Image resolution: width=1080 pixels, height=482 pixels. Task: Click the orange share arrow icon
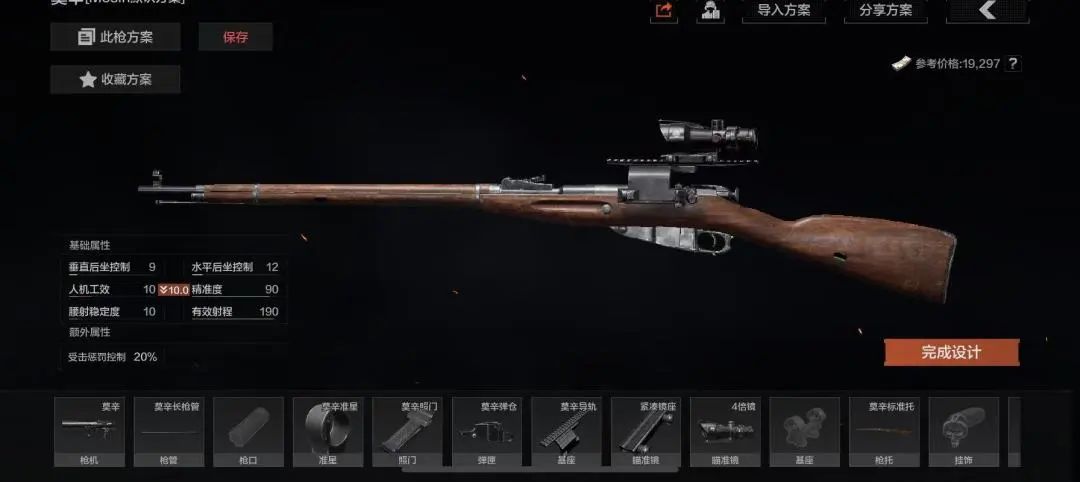(x=663, y=11)
